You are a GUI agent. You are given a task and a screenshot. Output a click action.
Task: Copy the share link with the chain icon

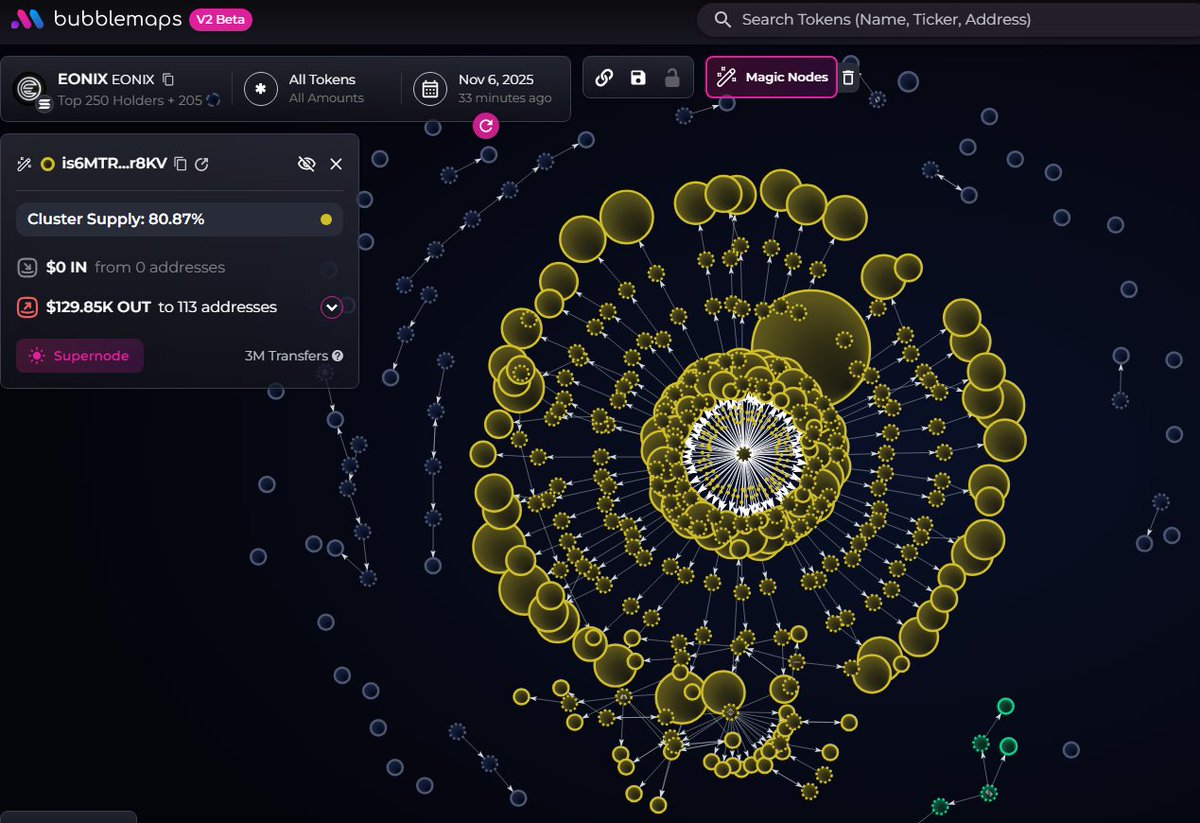604,78
